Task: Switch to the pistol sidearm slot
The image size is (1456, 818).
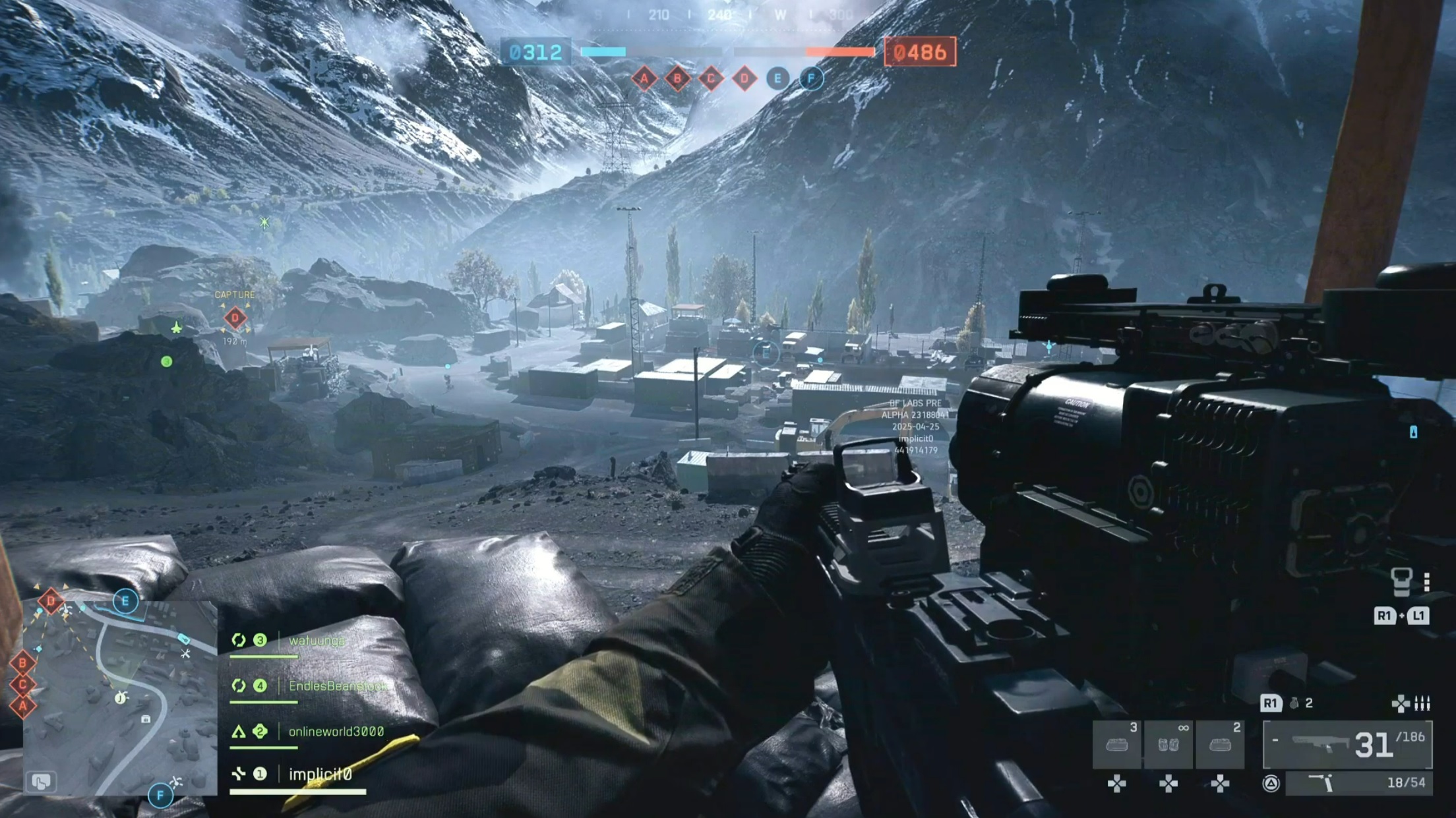Action: point(1360,783)
